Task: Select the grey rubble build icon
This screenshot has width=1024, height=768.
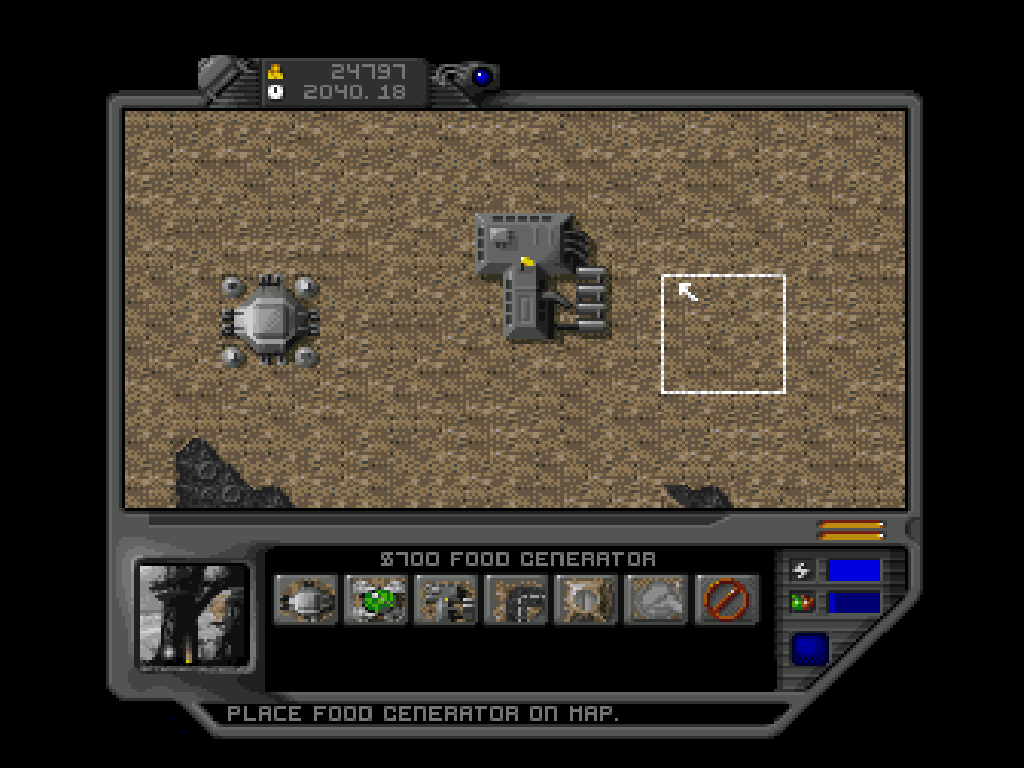Action: point(656,599)
